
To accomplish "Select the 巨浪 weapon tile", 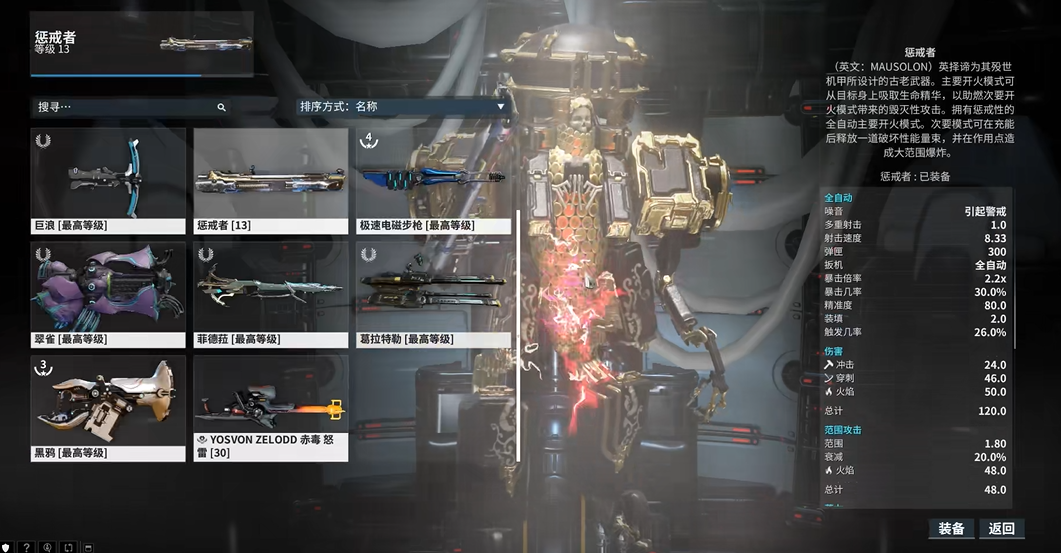I will tap(108, 180).
